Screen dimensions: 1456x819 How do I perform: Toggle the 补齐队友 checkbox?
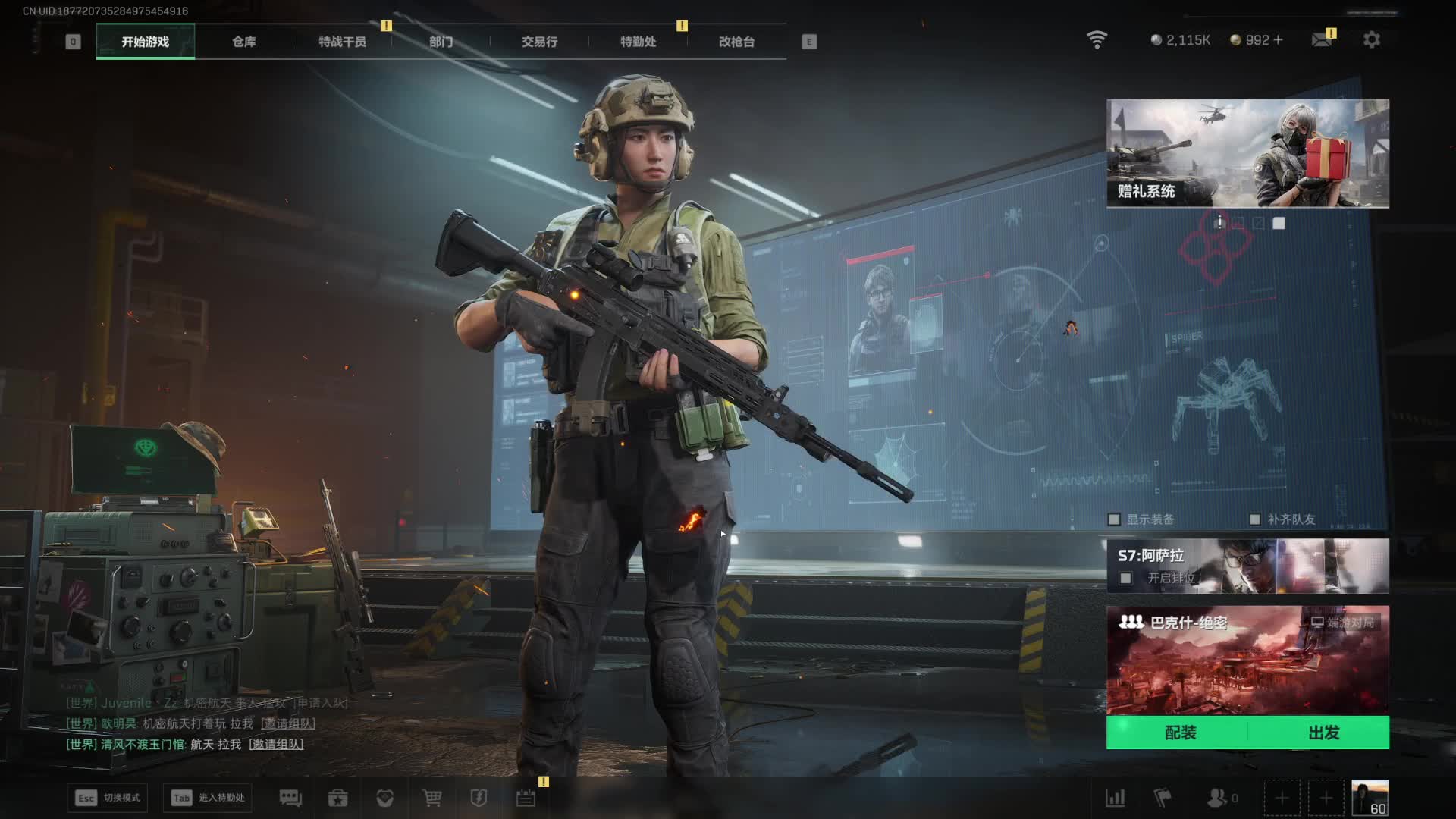point(1254,519)
